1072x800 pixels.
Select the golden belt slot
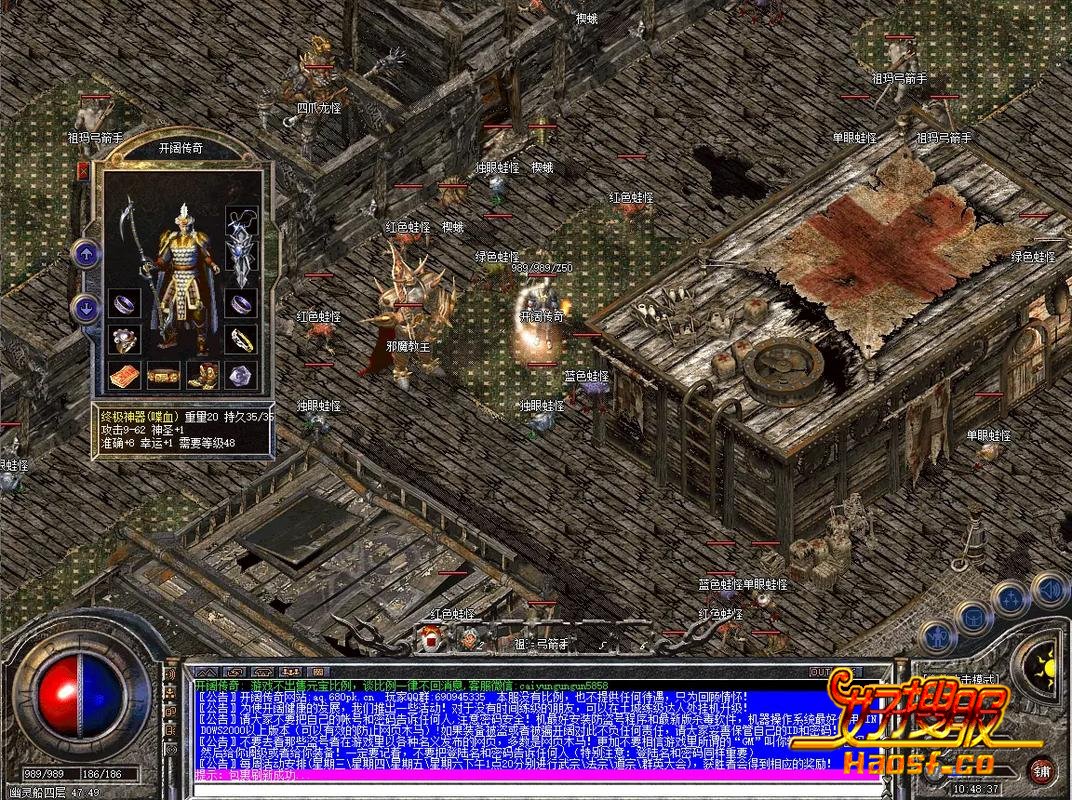163,376
